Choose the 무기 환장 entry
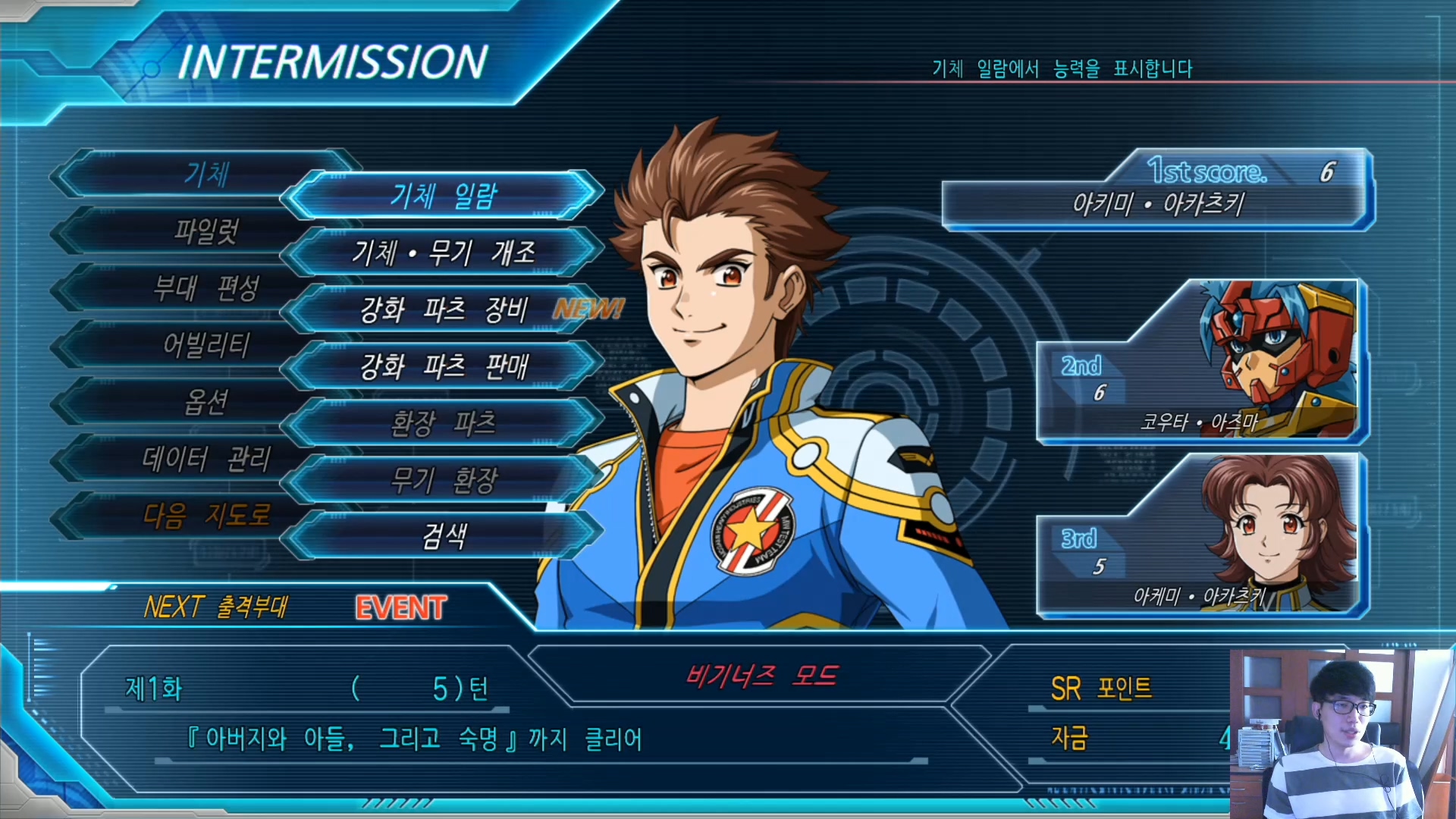 pos(444,480)
